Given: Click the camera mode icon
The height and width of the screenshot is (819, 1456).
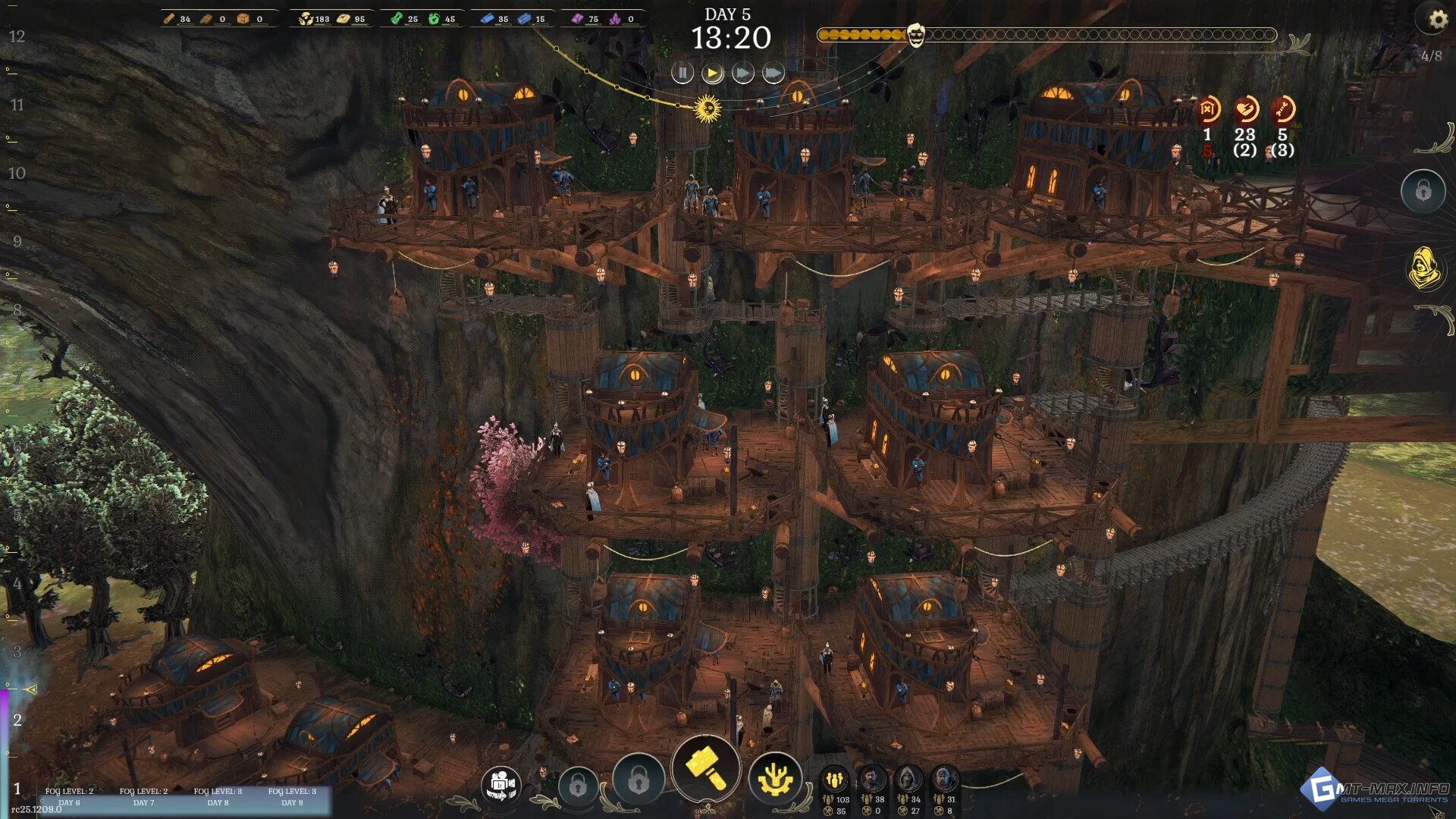Looking at the screenshot, I should coord(500,783).
